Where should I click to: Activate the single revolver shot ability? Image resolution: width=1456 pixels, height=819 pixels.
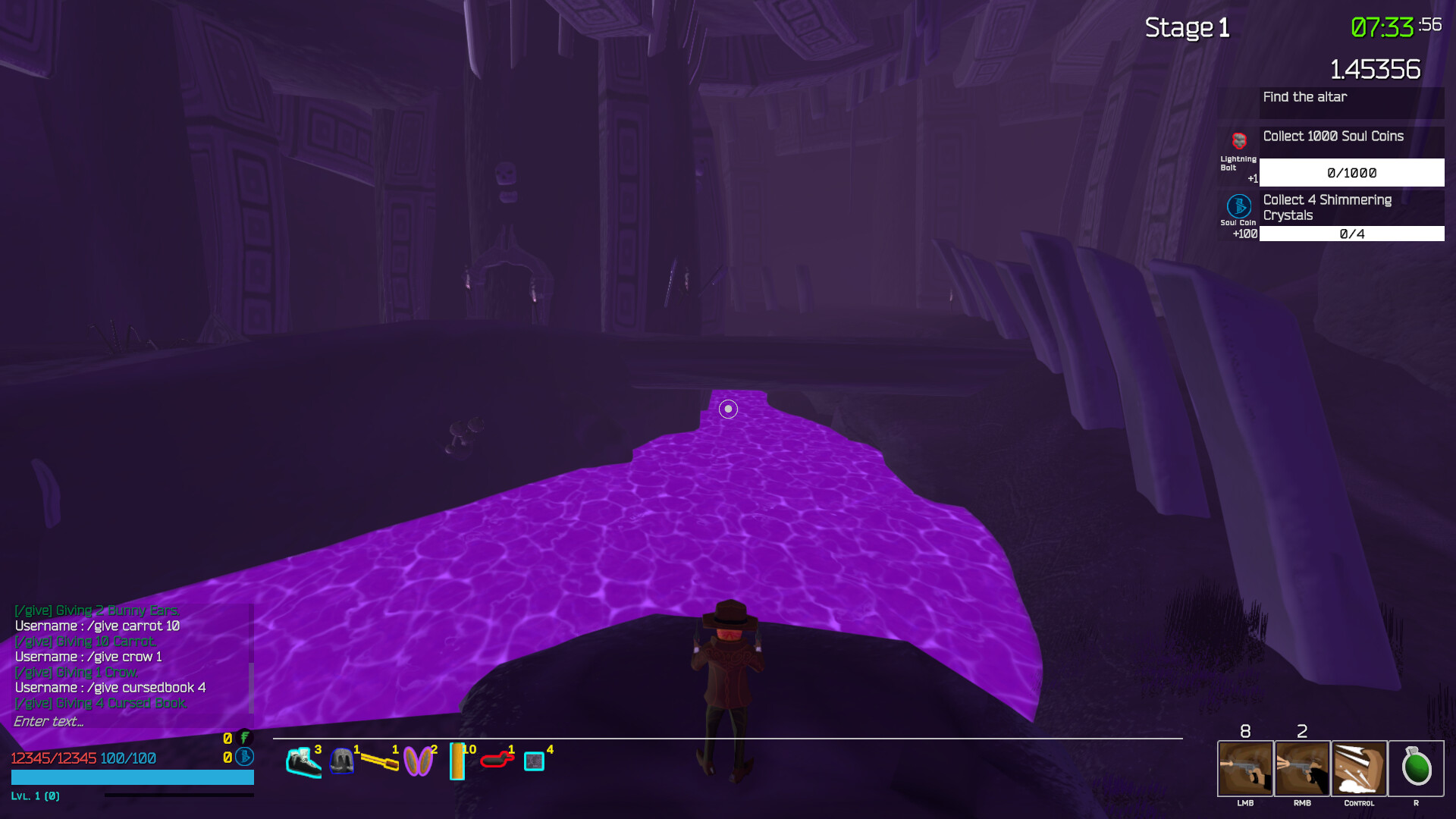1245,768
